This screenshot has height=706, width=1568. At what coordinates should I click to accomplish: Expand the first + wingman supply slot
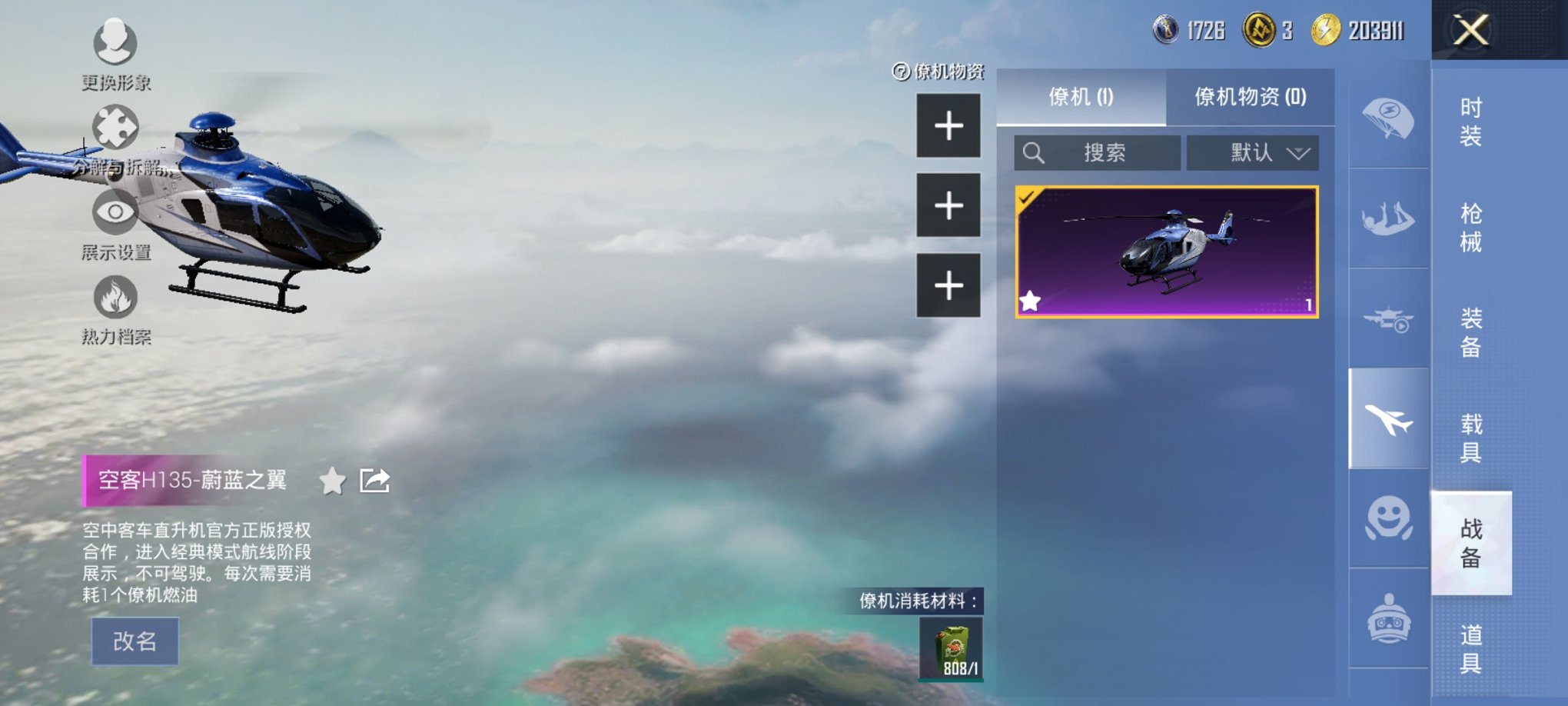949,125
